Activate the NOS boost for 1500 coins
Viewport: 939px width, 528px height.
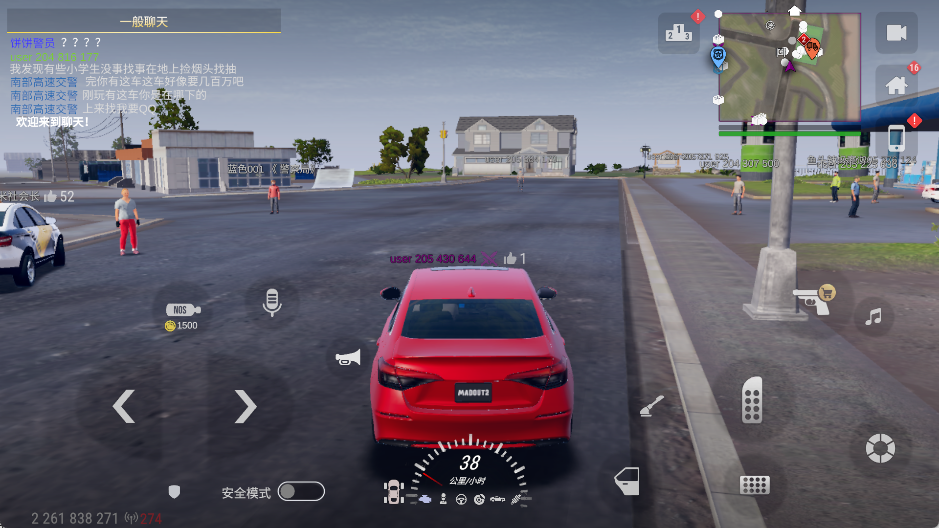pyautogui.click(x=182, y=316)
